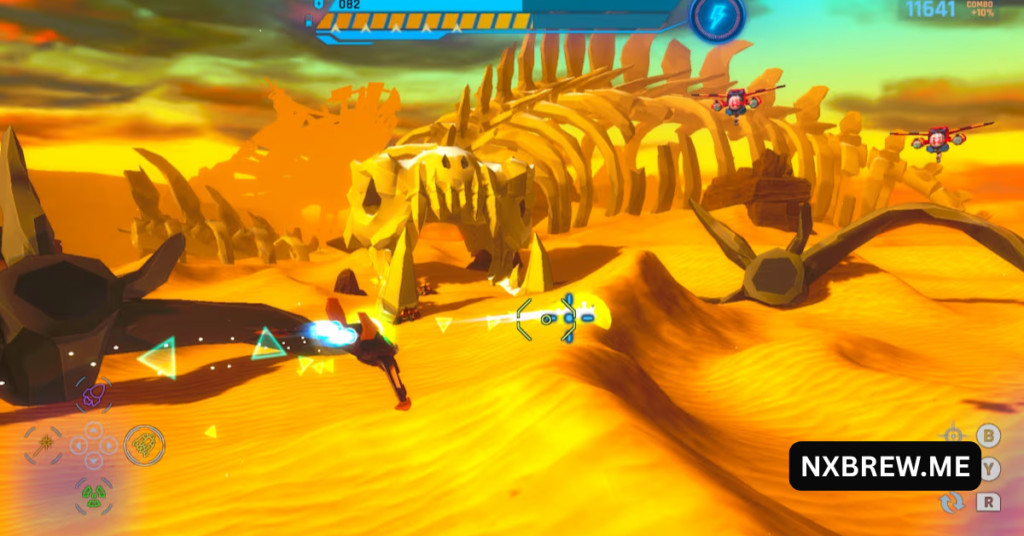Trigger the lightning bolt boost icon
Screen dimensions: 1024x536
click(x=717, y=16)
